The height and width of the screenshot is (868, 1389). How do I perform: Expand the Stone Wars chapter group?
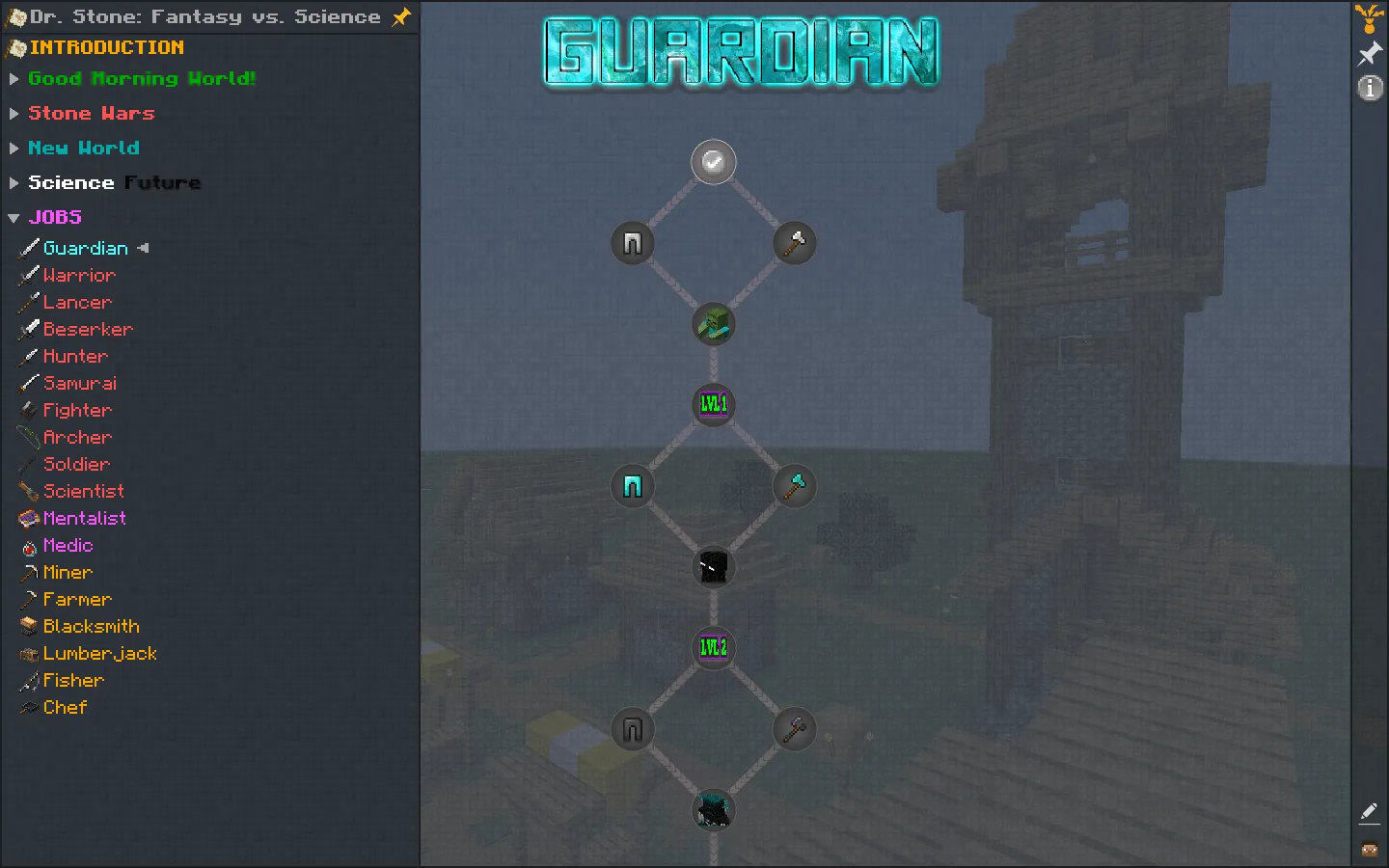coord(92,113)
